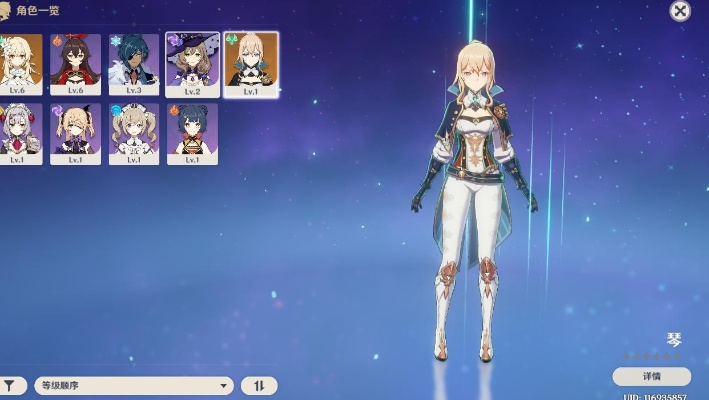This screenshot has width=709, height=400.
Task: Select Xiangling's character portrait
Action: point(192,133)
